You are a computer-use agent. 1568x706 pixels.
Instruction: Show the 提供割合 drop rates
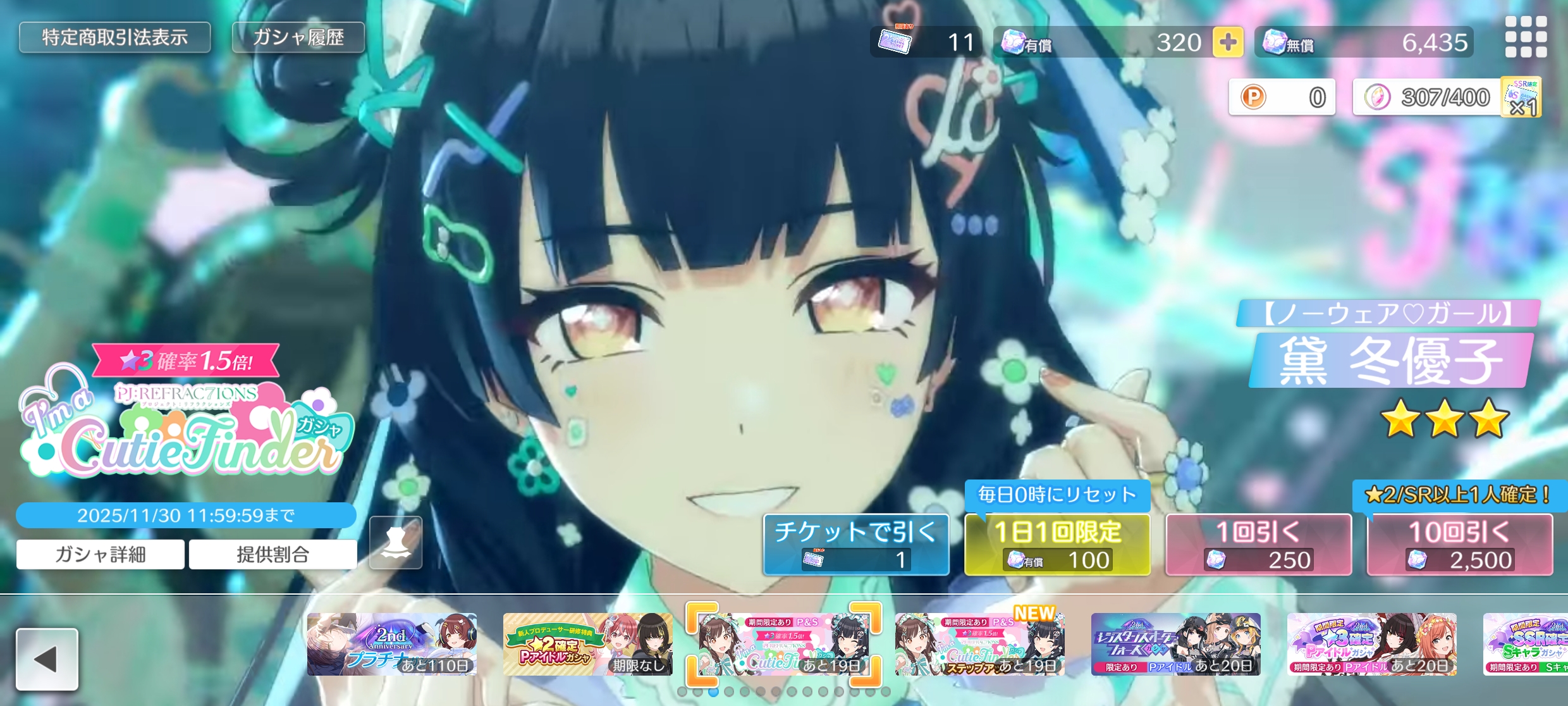click(273, 555)
